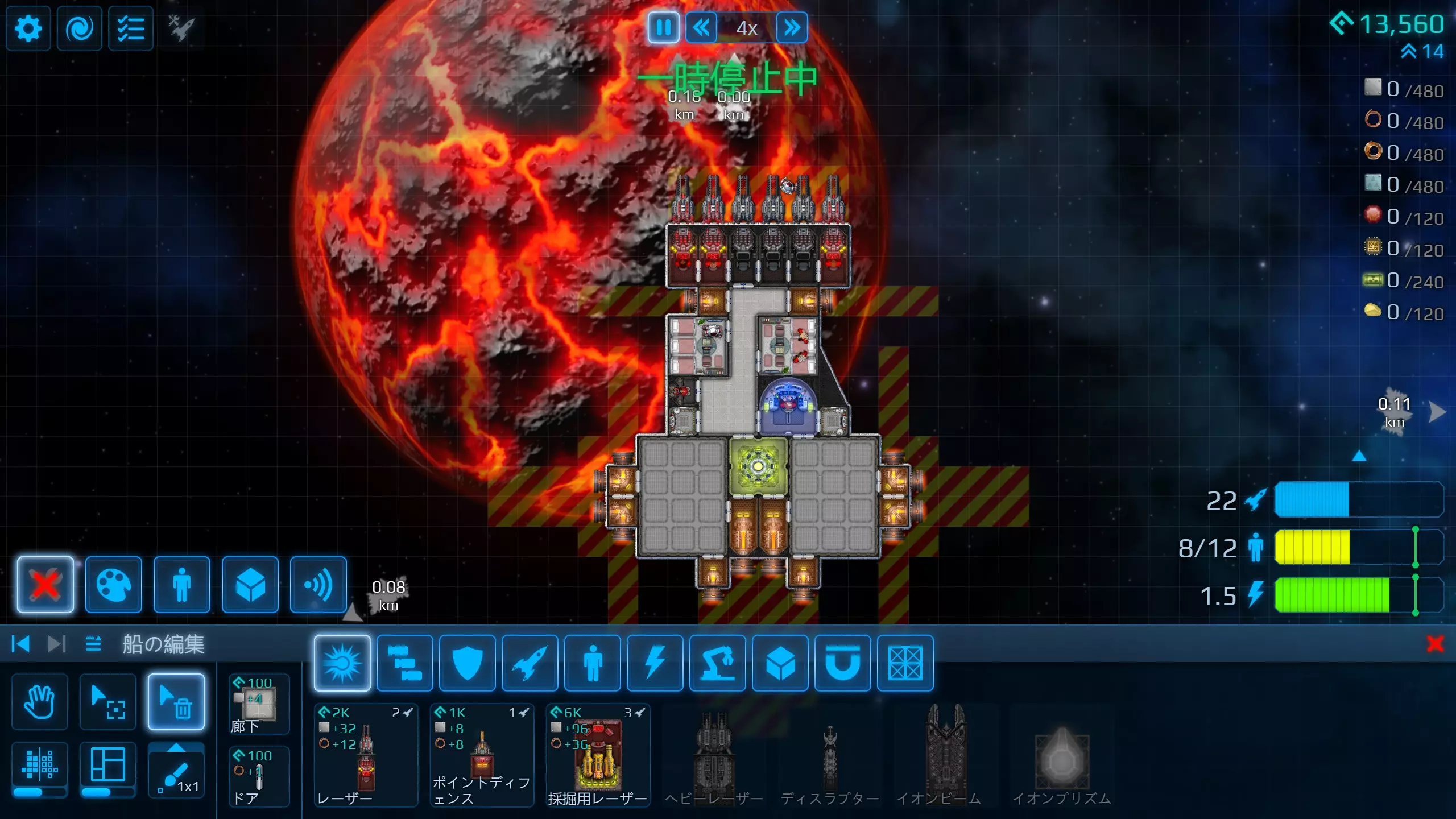Switch to the rocket thruster category tab
The height and width of the screenshot is (819, 1456).
[530, 663]
